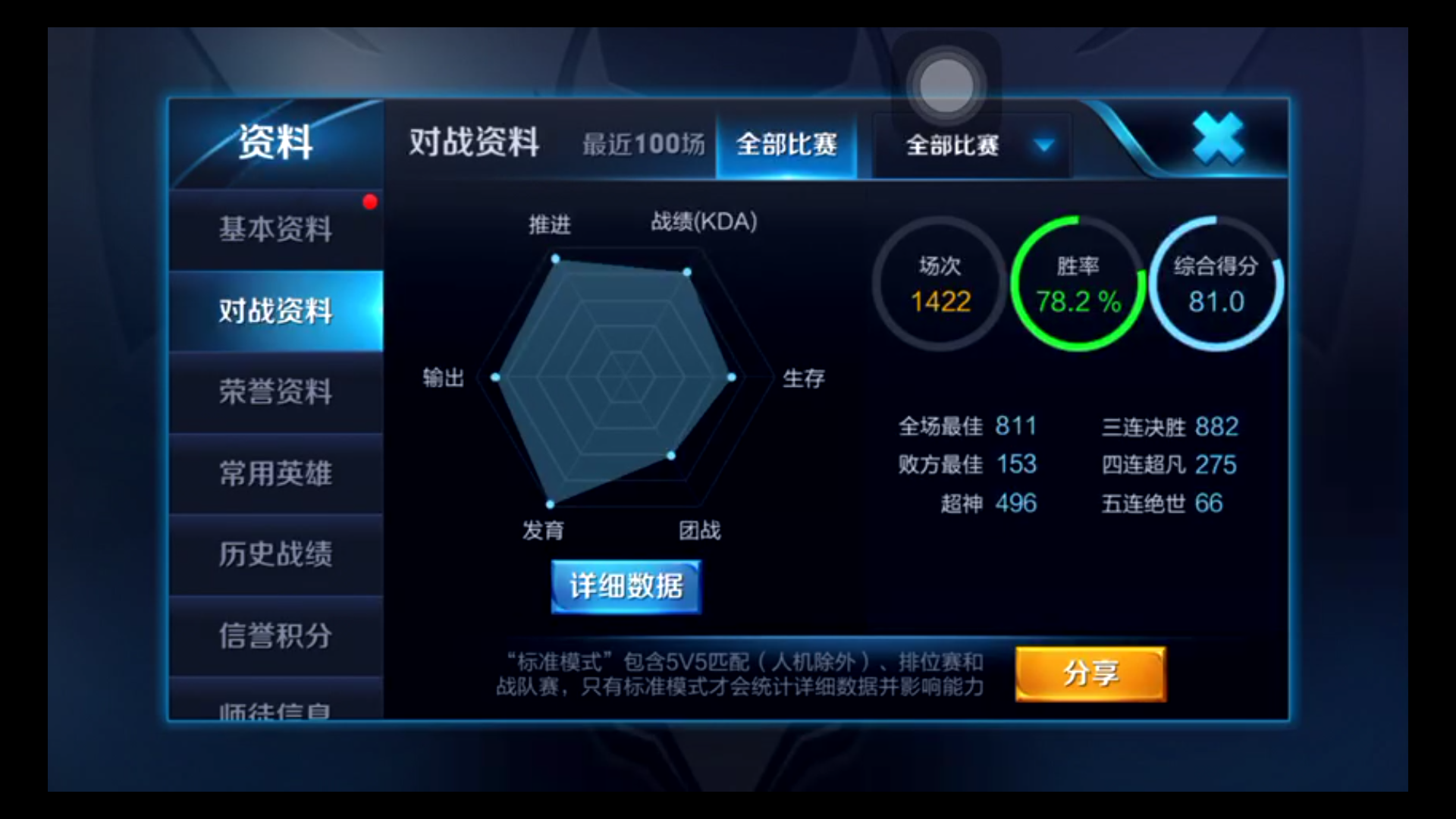Viewport: 1456px width, 819px height.
Task: Click the red notification dot on 基本资料
Action: (369, 201)
